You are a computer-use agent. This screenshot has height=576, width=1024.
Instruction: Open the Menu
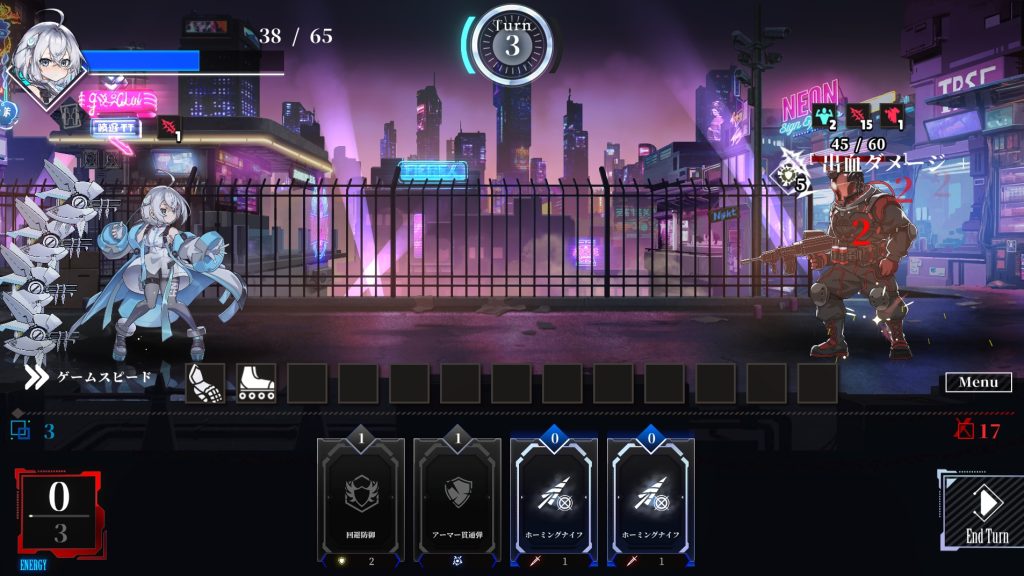[x=978, y=382]
